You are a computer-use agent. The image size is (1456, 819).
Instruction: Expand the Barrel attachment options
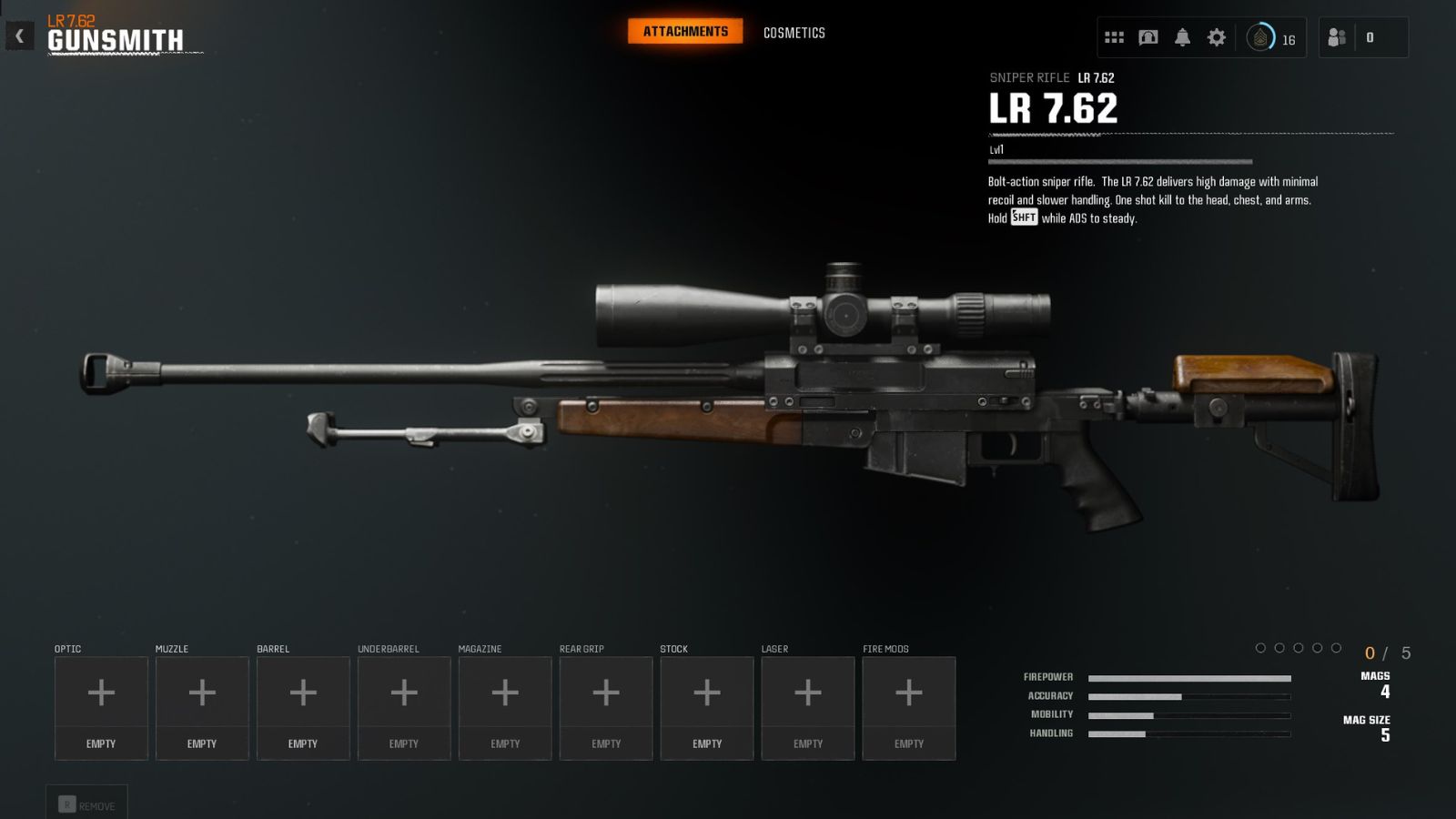pyautogui.click(x=303, y=693)
